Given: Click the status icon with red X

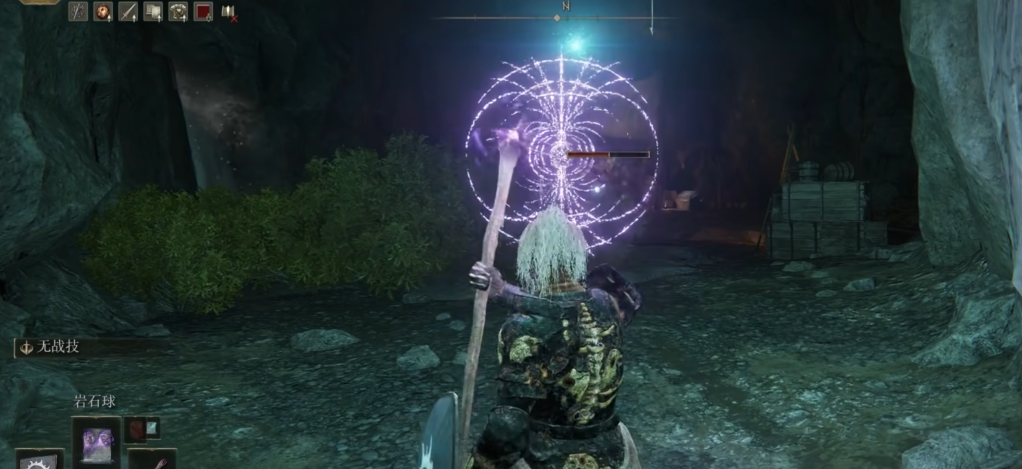Looking at the screenshot, I should (x=228, y=12).
